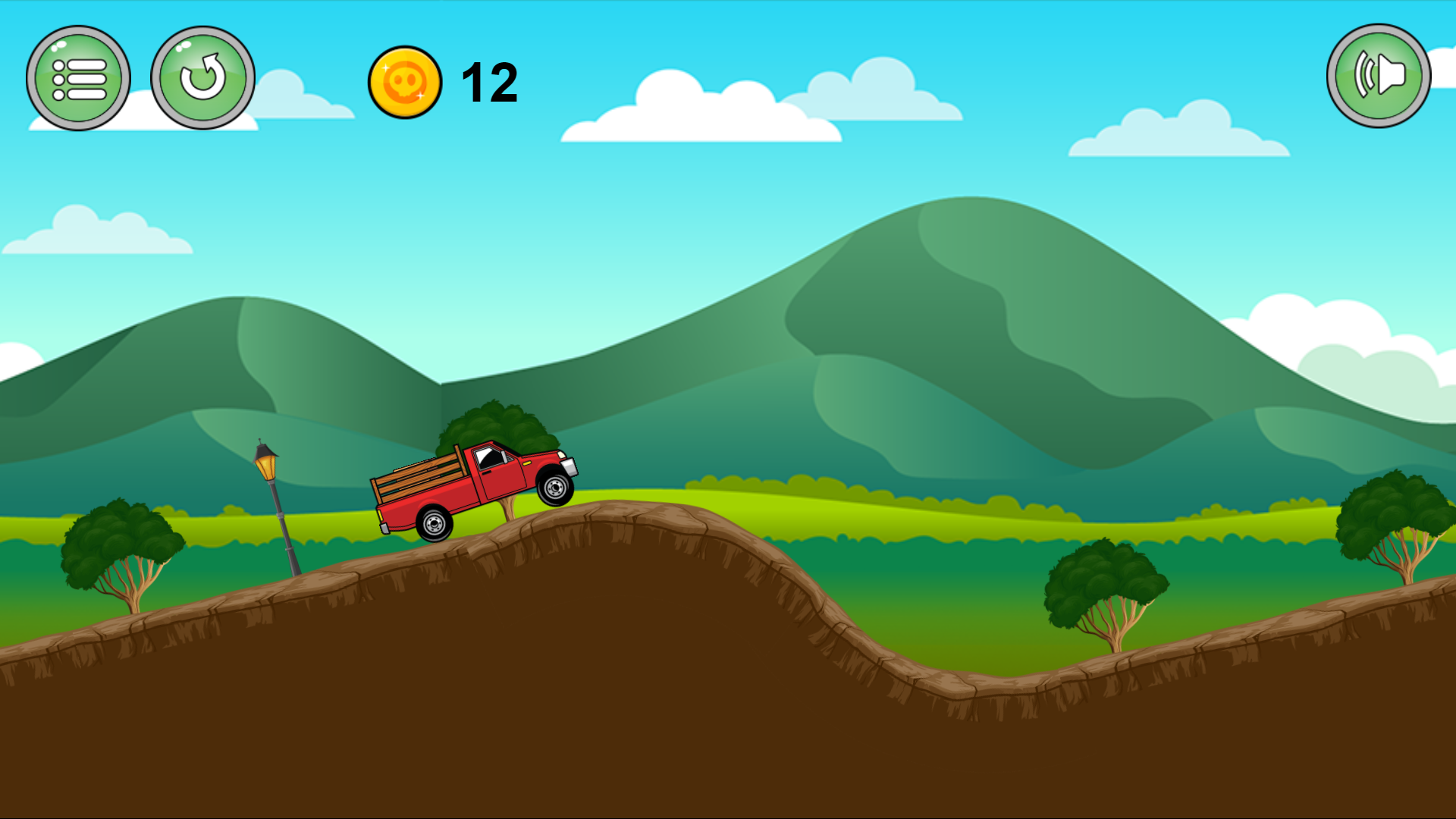Open the in-game options menu

pyautogui.click(x=78, y=77)
